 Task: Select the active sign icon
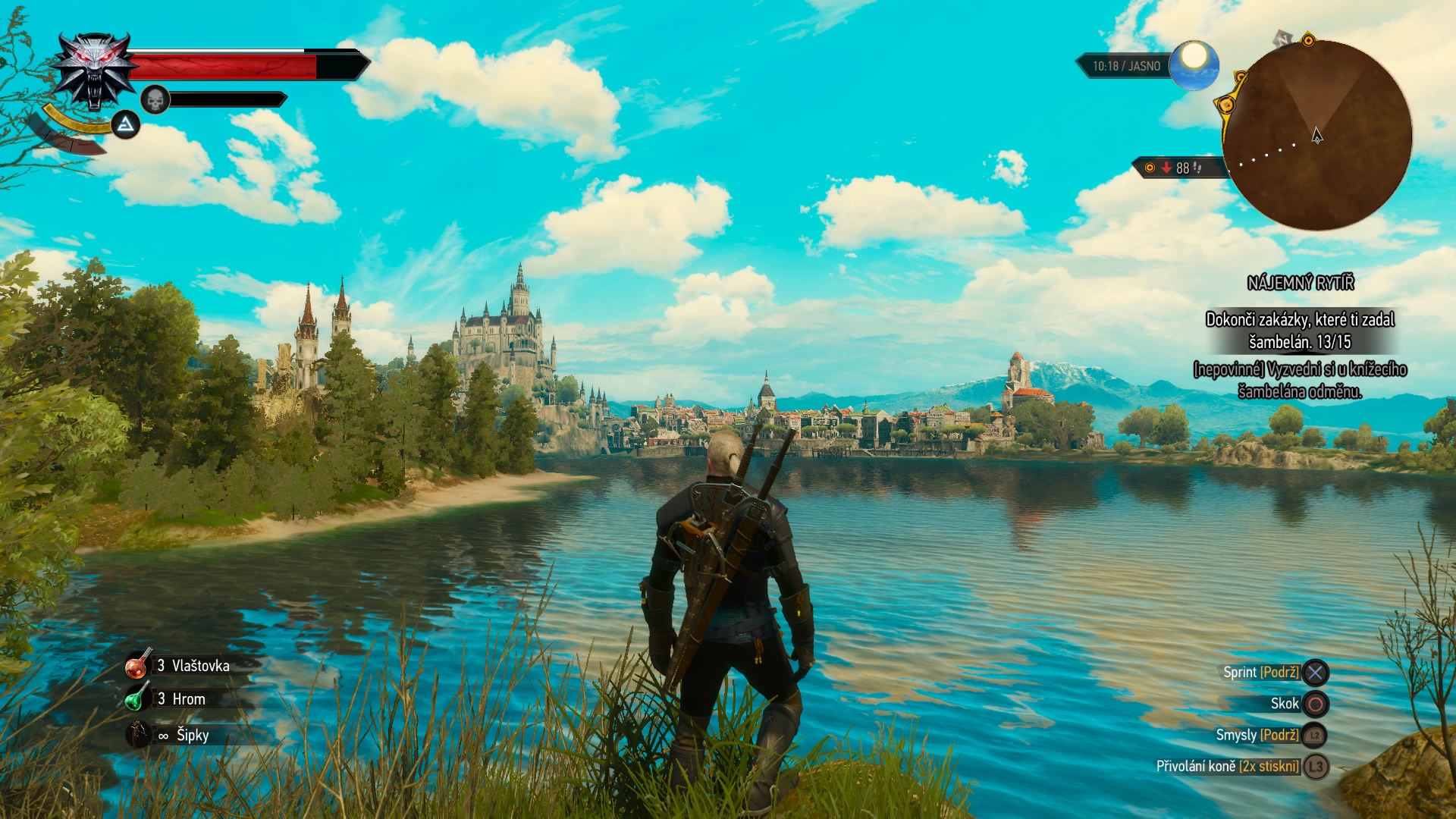pos(126,124)
